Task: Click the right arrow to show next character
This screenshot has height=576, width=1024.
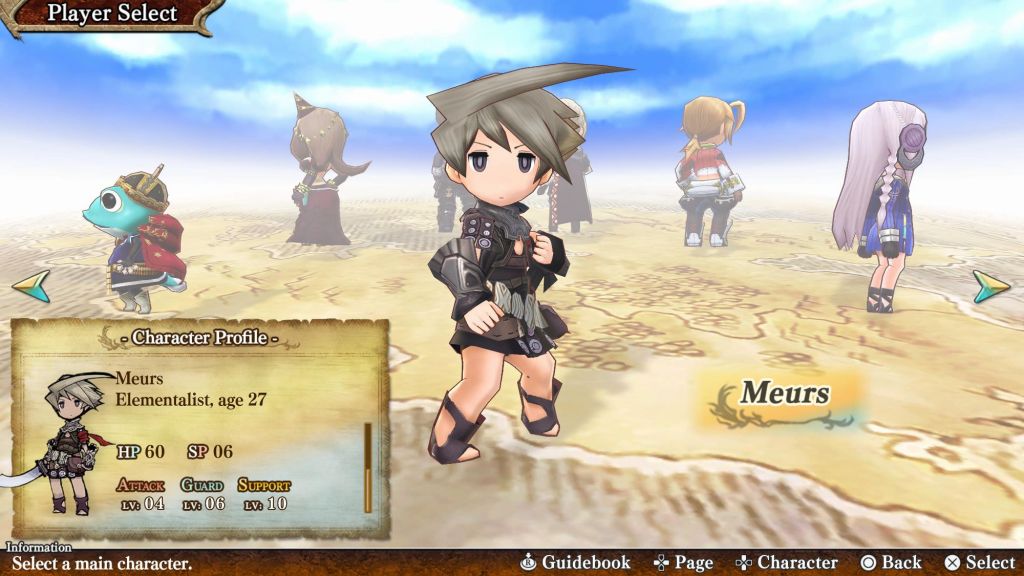Action: (991, 287)
